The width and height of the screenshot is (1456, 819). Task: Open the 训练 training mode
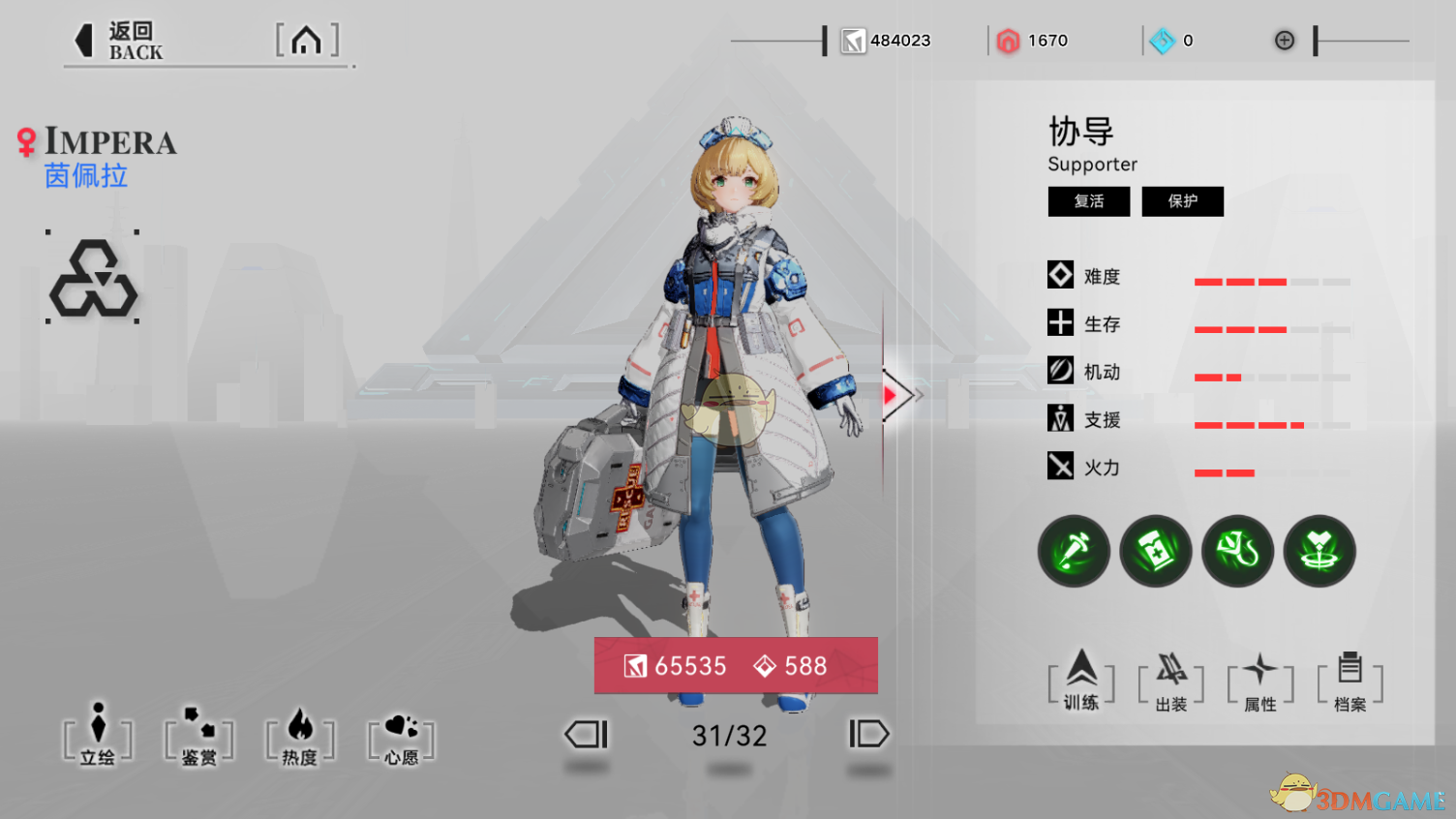point(1081,681)
